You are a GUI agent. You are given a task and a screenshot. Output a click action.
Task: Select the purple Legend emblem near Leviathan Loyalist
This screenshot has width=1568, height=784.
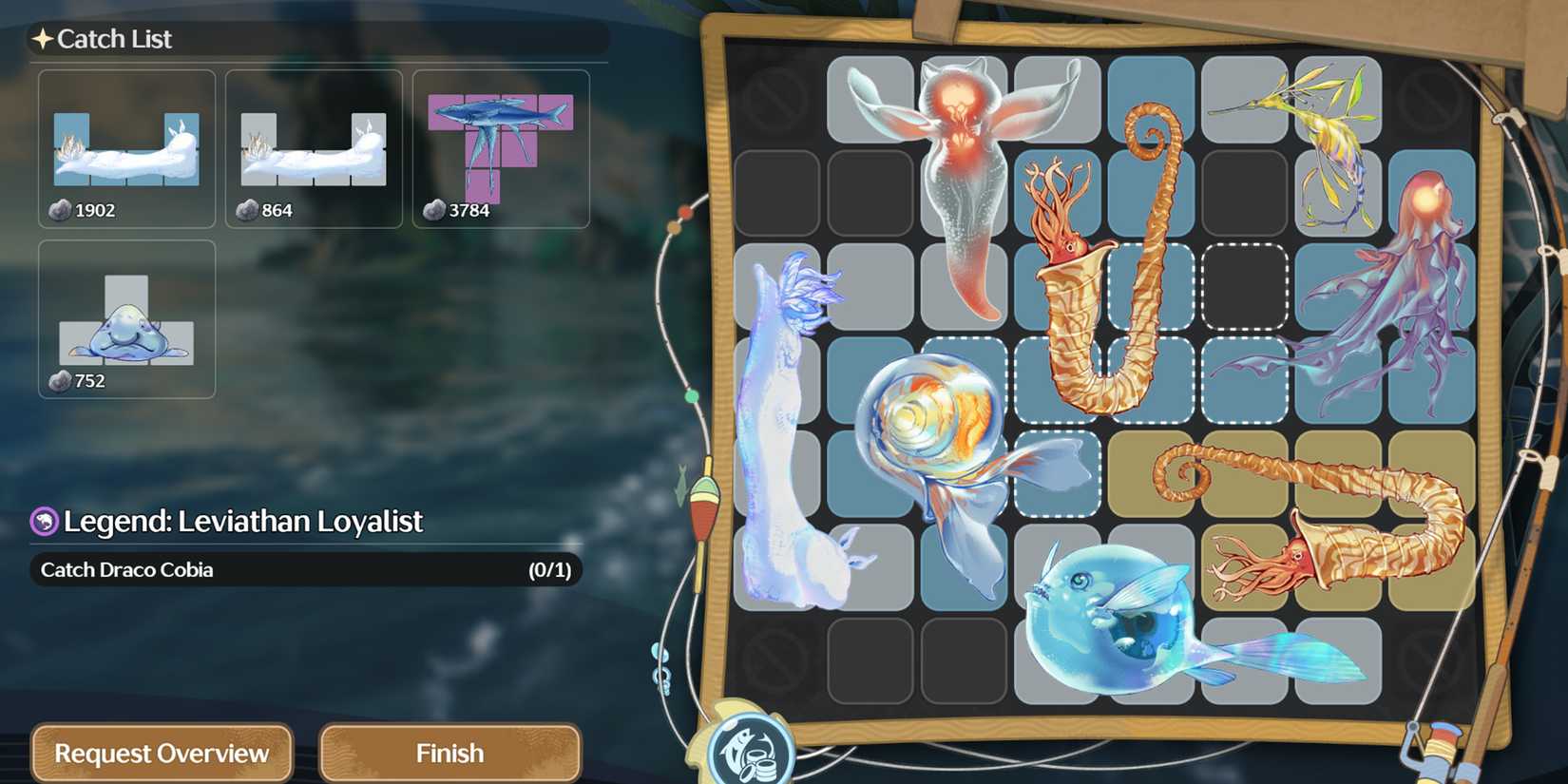pos(45,521)
